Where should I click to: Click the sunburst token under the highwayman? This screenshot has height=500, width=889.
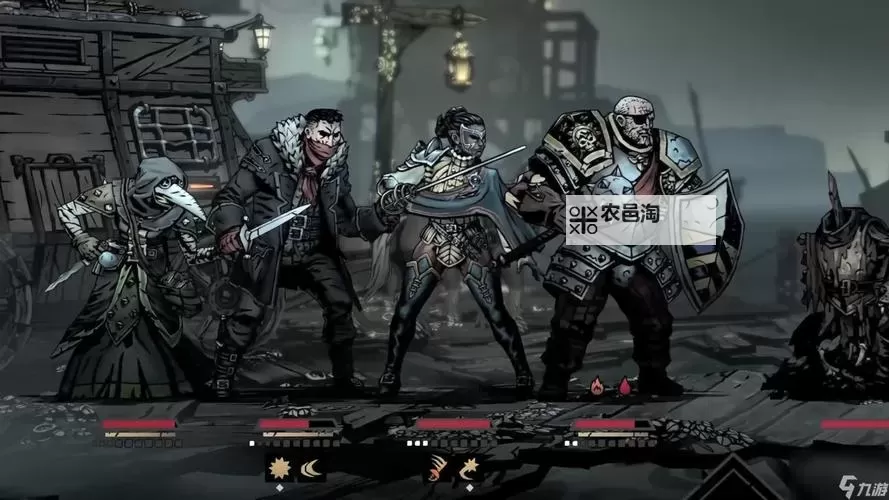click(x=280, y=466)
